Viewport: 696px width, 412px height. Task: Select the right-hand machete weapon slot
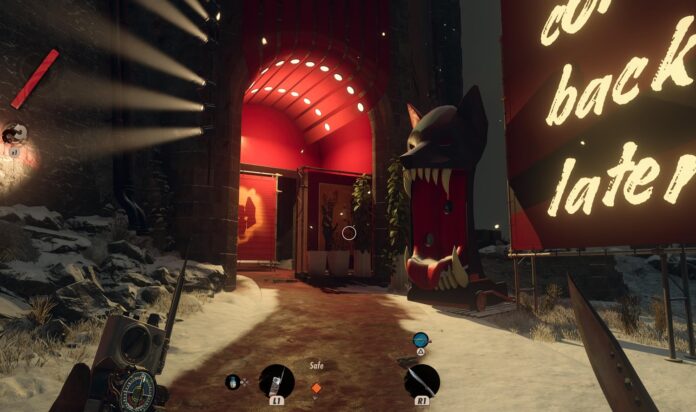pos(421,380)
